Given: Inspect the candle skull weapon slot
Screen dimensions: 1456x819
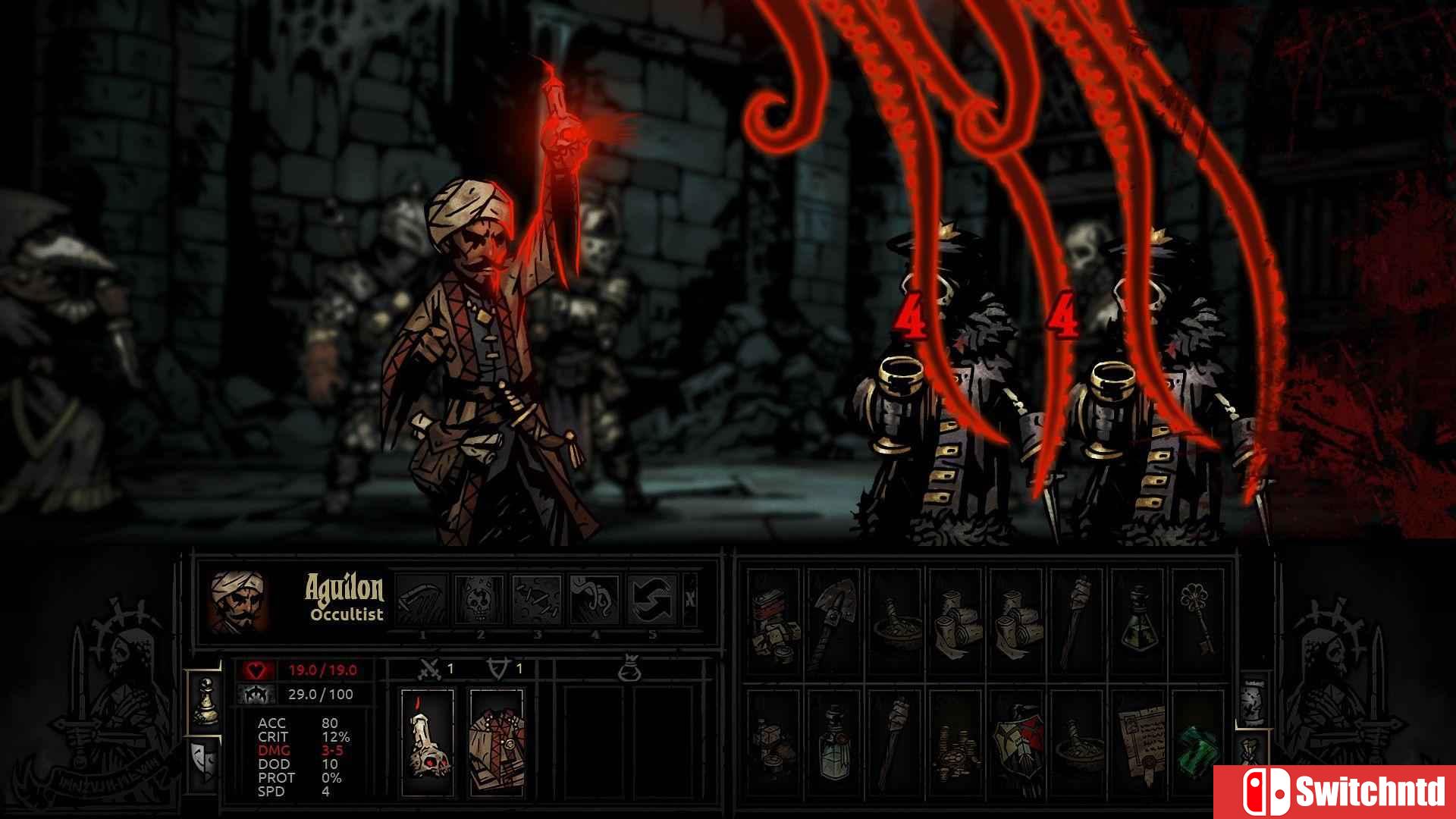Looking at the screenshot, I should pyautogui.click(x=426, y=745).
